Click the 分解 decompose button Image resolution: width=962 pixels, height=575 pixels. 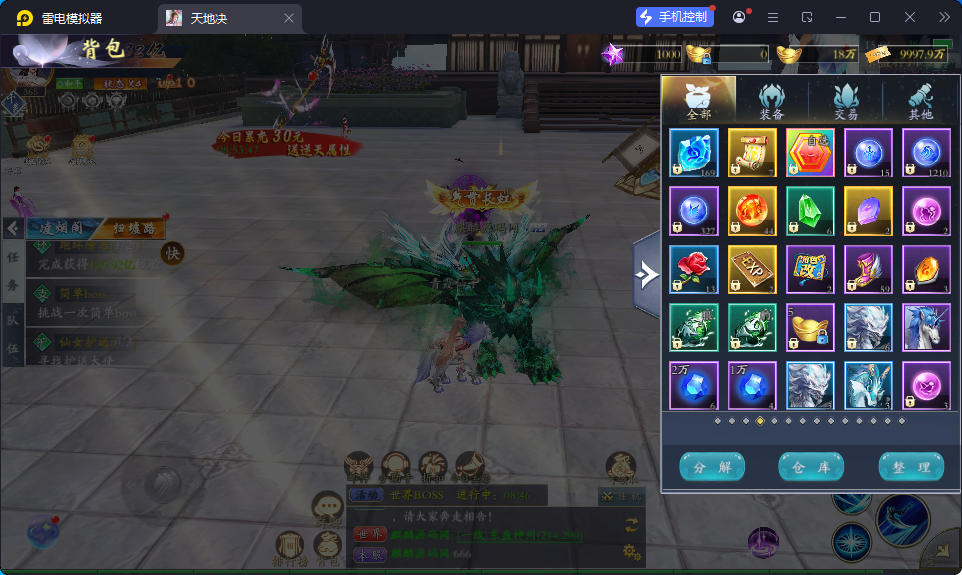coord(712,467)
